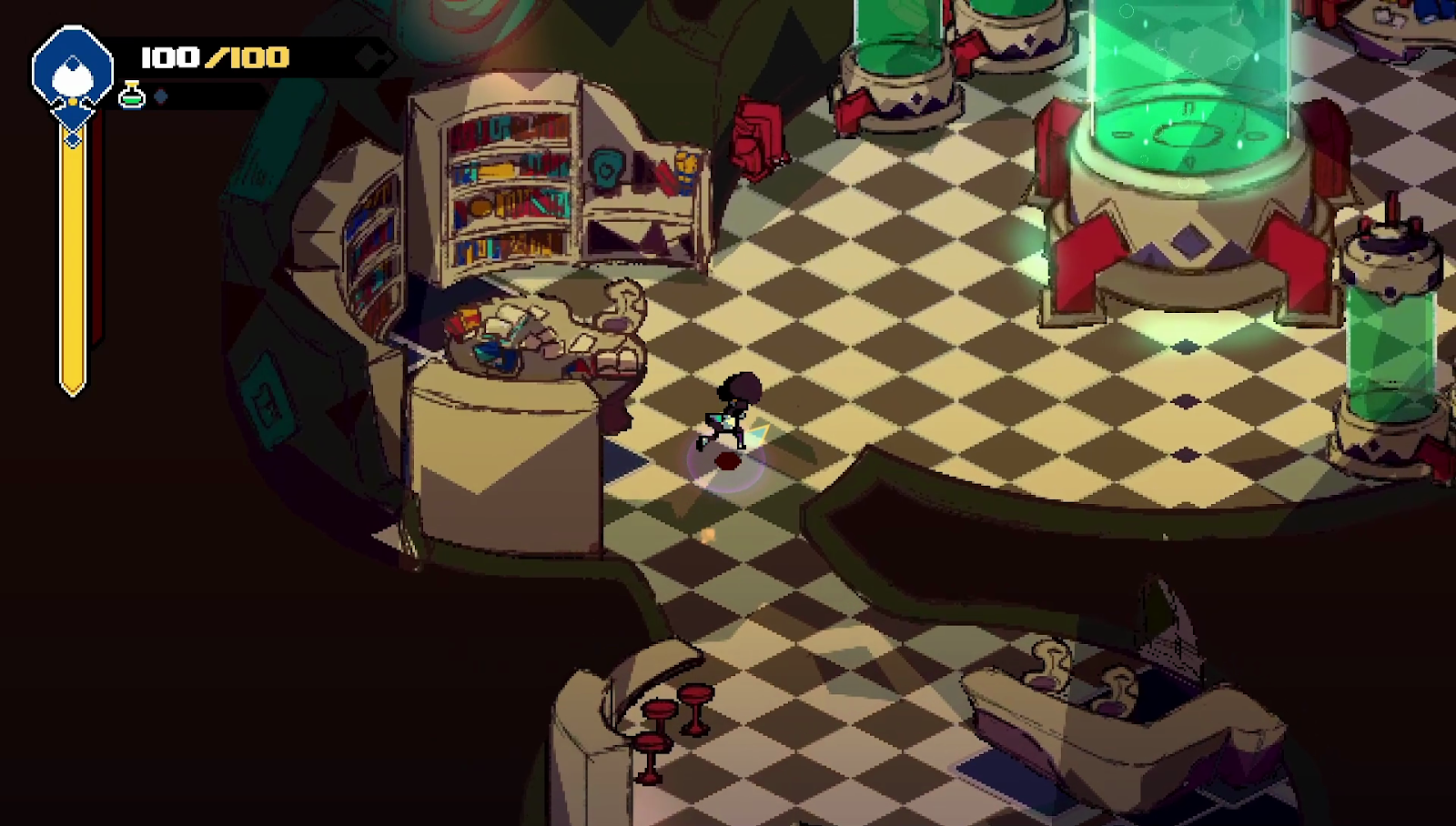Click the green potion flask icon

point(132,95)
